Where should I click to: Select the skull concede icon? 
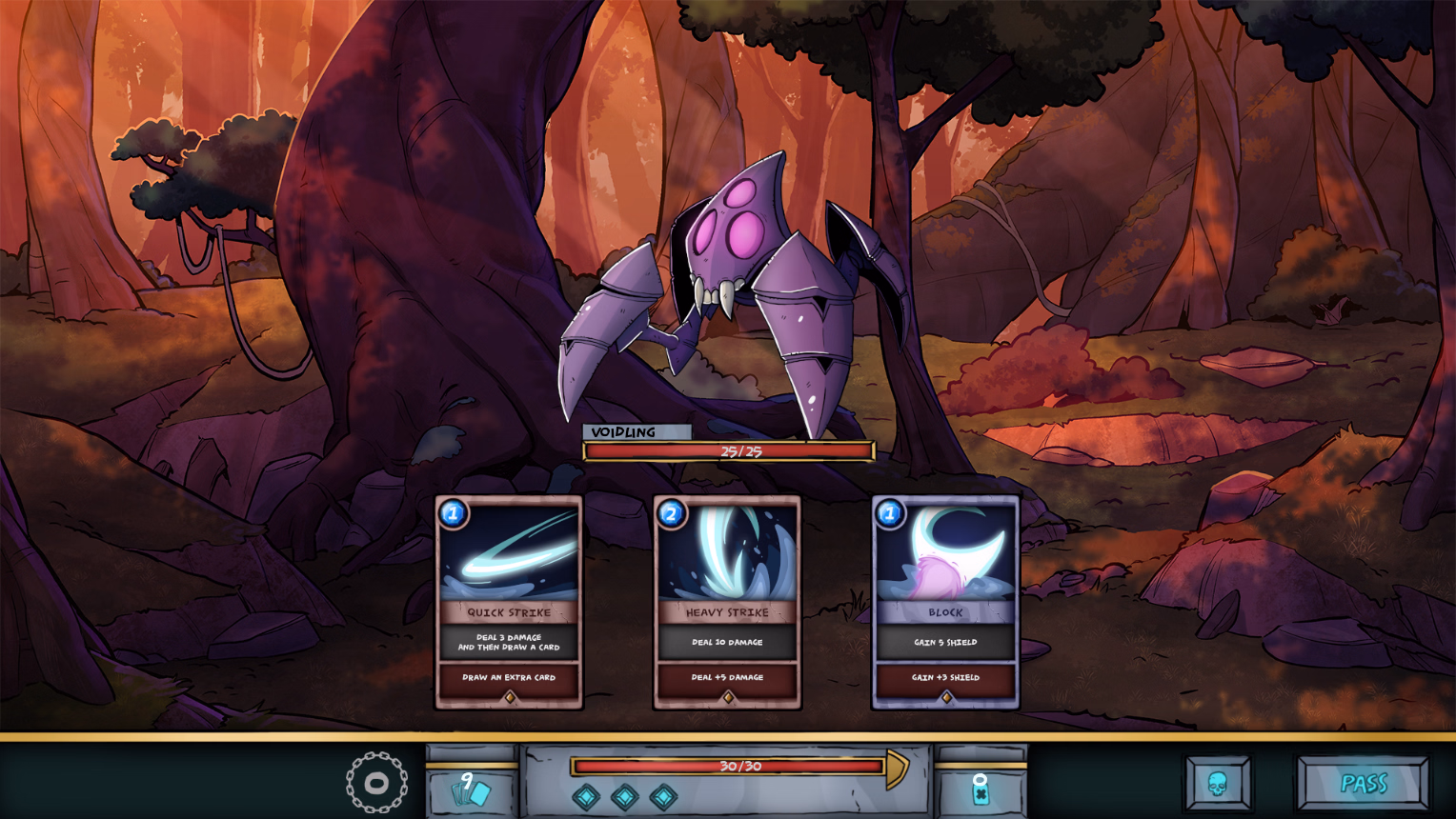click(1220, 784)
